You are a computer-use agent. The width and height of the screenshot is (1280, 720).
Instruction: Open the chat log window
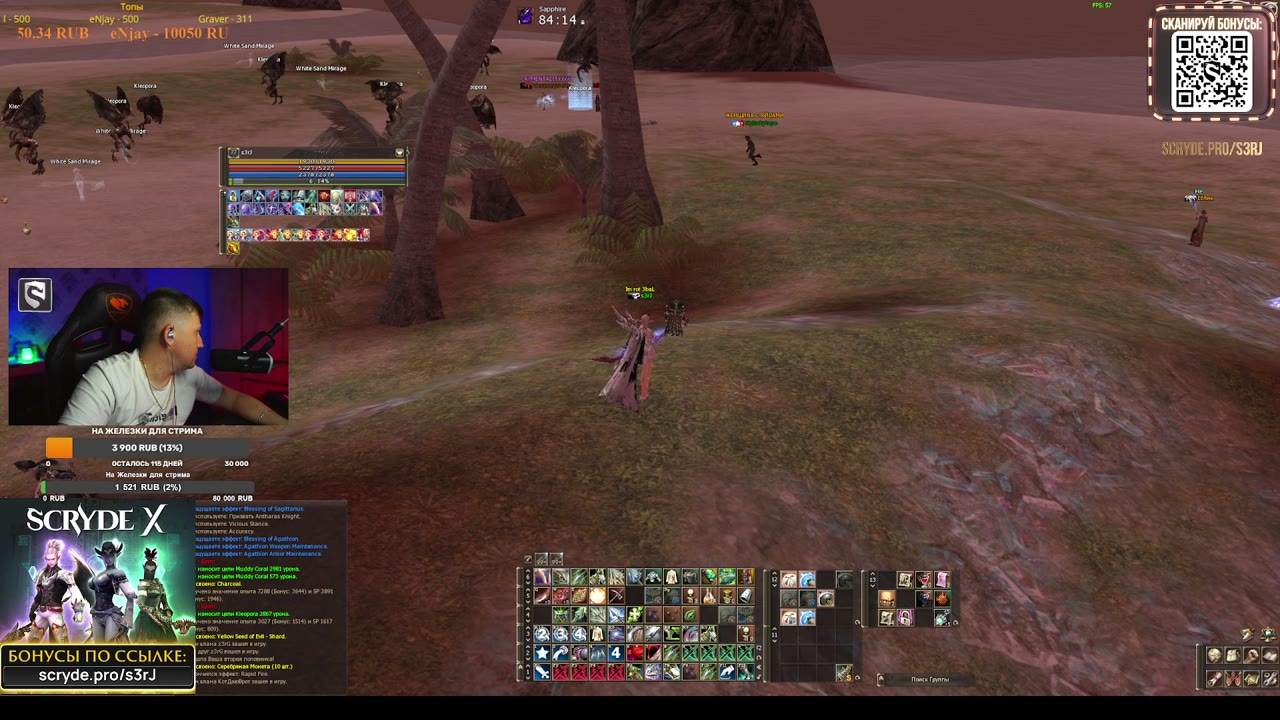coord(270,595)
